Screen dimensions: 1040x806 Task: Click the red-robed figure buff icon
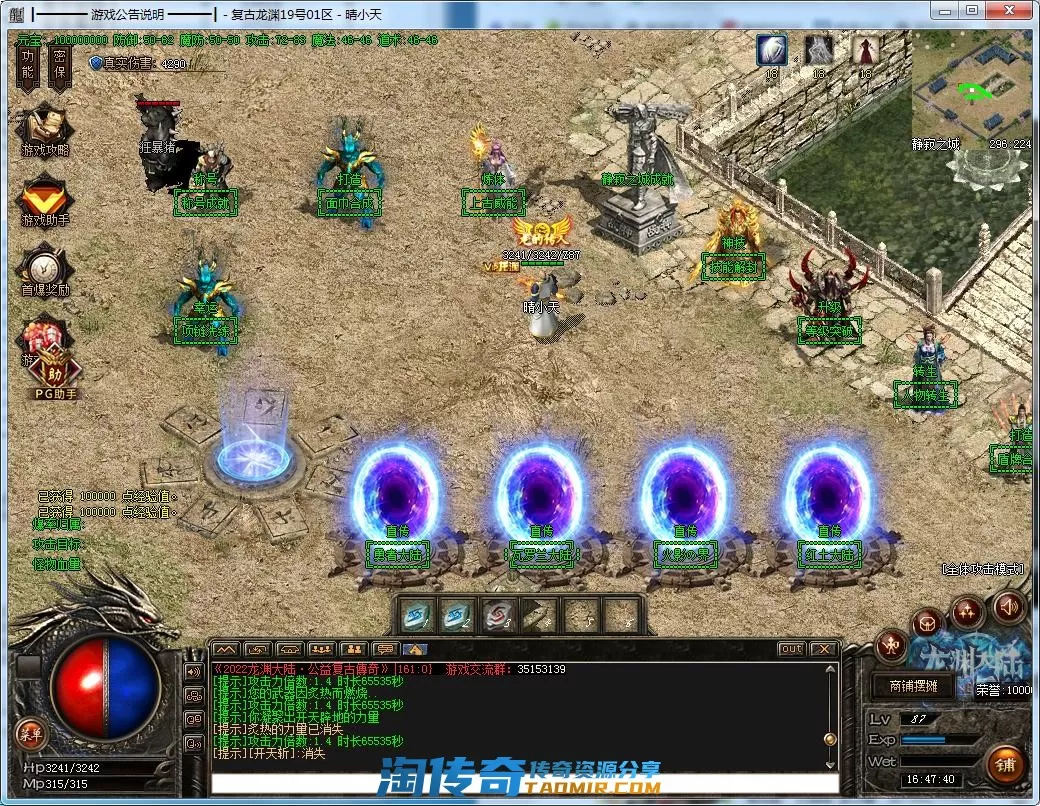click(866, 49)
